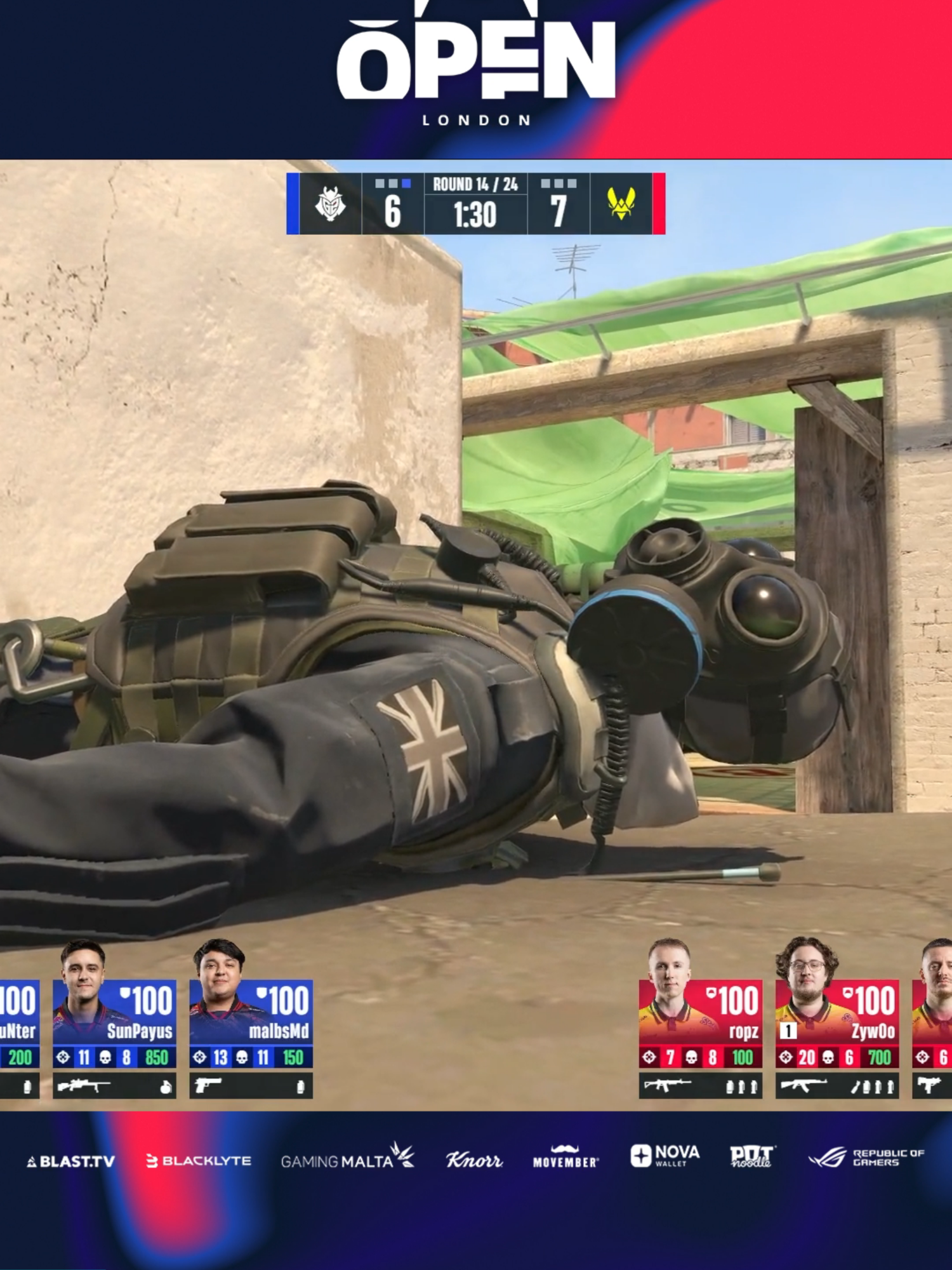Click the armor shield icon beside ropz's 100
The height and width of the screenshot is (1270, 952).
click(711, 992)
